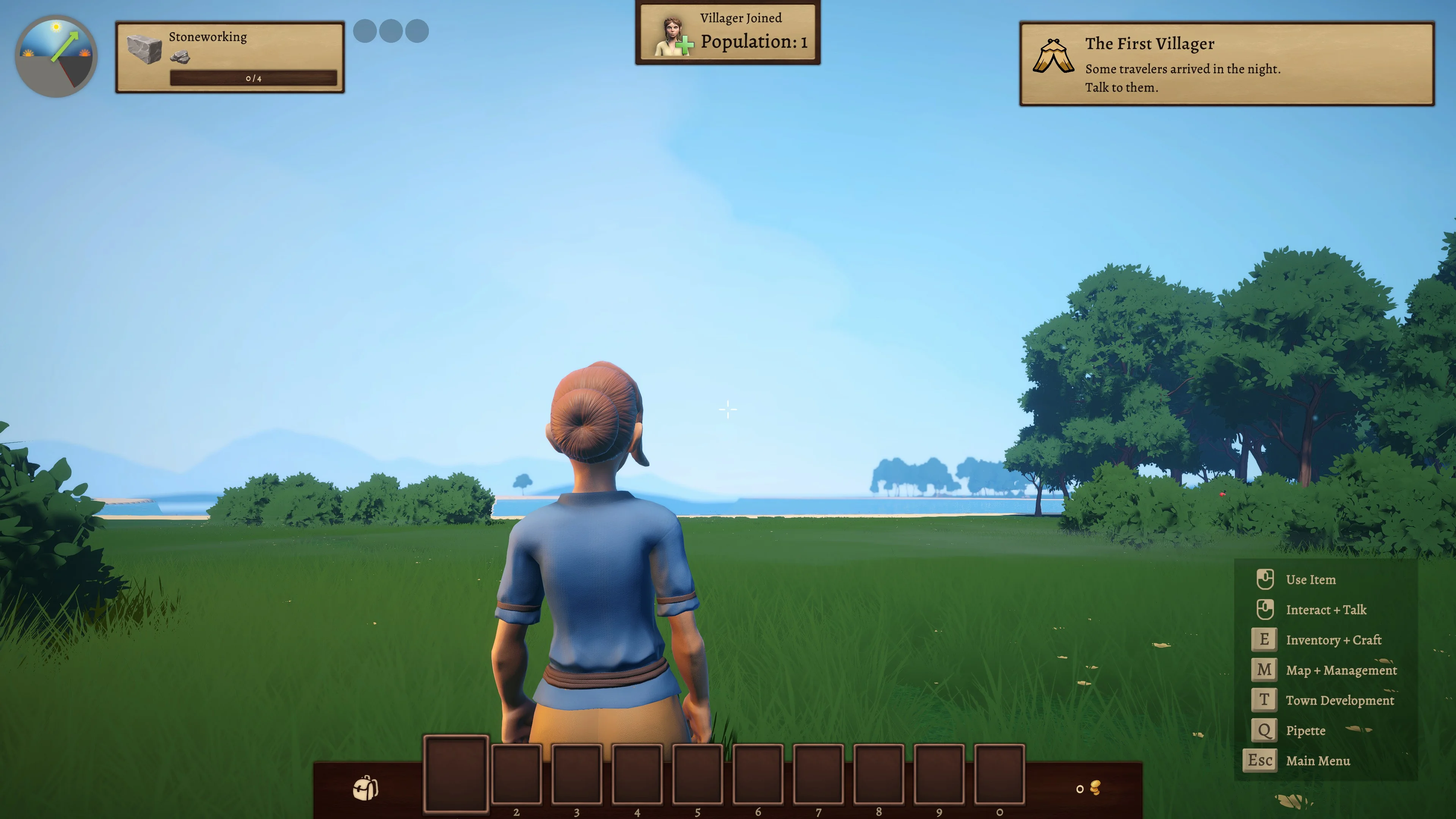Click the Villager Joined population notification

[728, 33]
